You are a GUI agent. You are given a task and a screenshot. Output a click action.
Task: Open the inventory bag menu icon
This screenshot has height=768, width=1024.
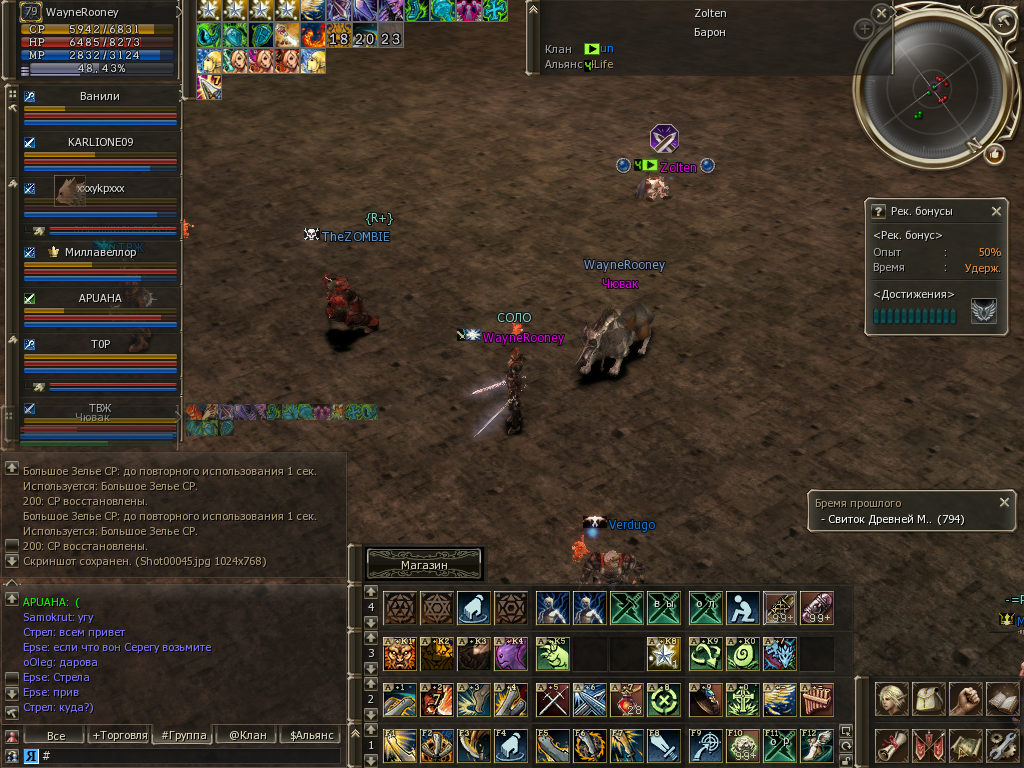click(x=929, y=698)
